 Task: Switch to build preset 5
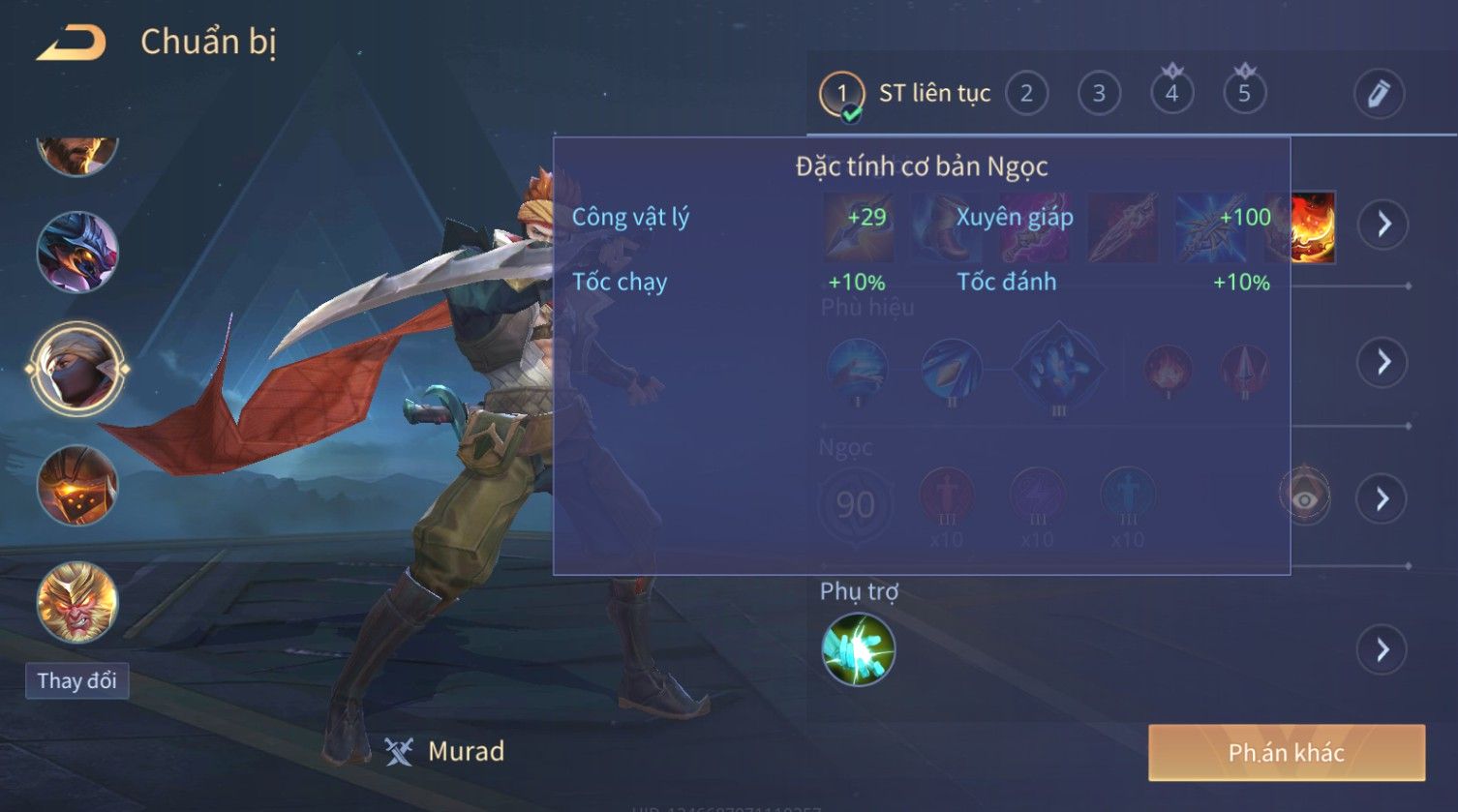[1244, 94]
